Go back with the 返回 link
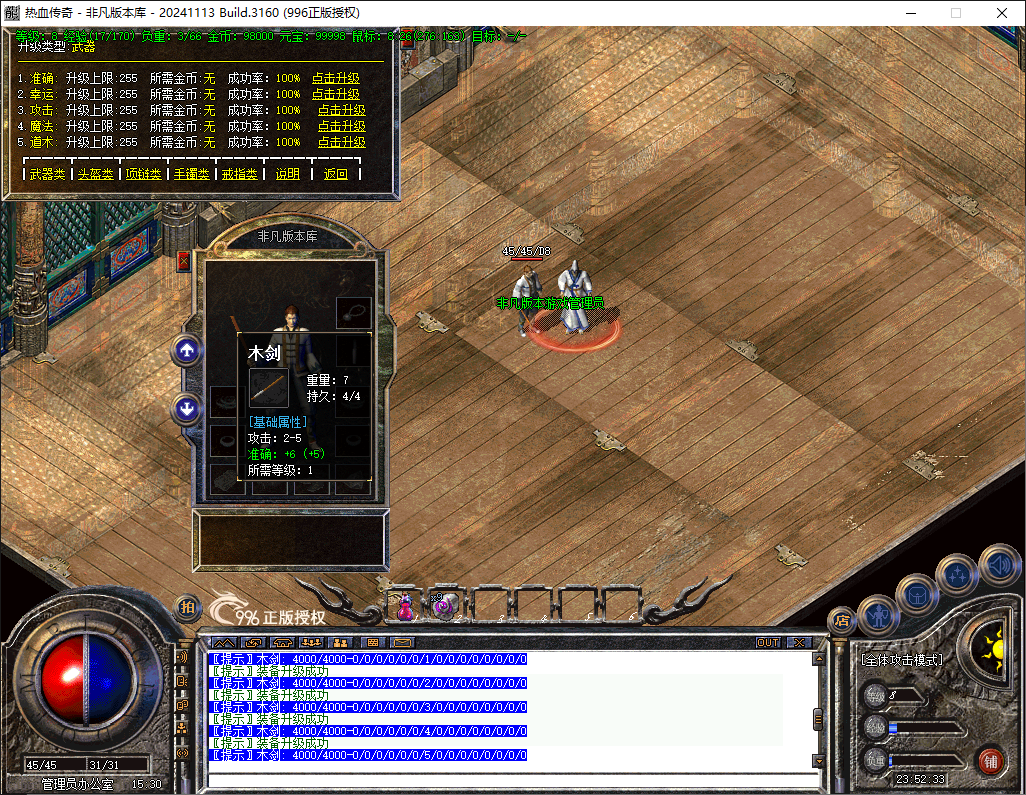The width and height of the screenshot is (1026, 795). 336,174
